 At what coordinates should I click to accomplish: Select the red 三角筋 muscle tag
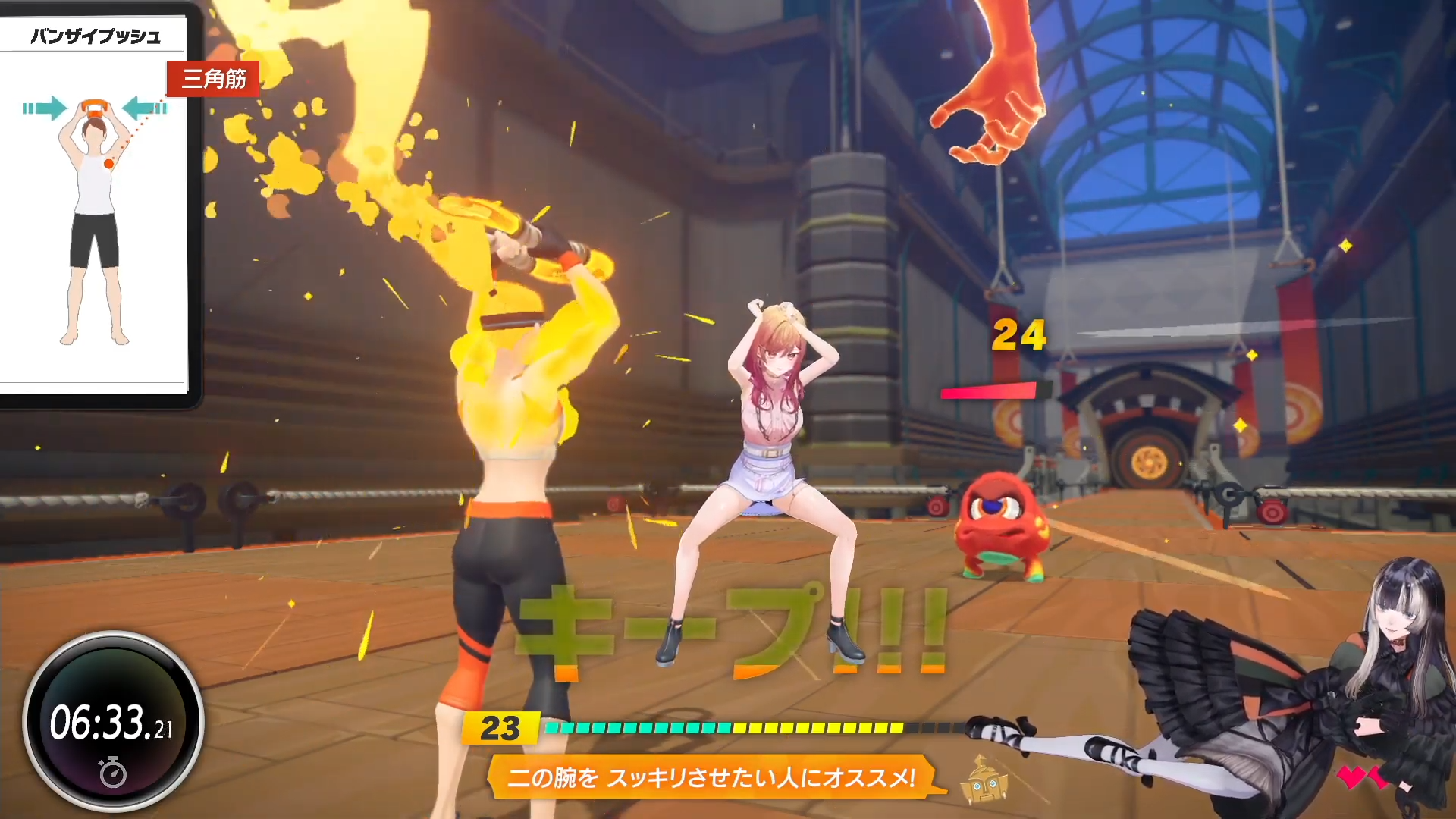213,79
